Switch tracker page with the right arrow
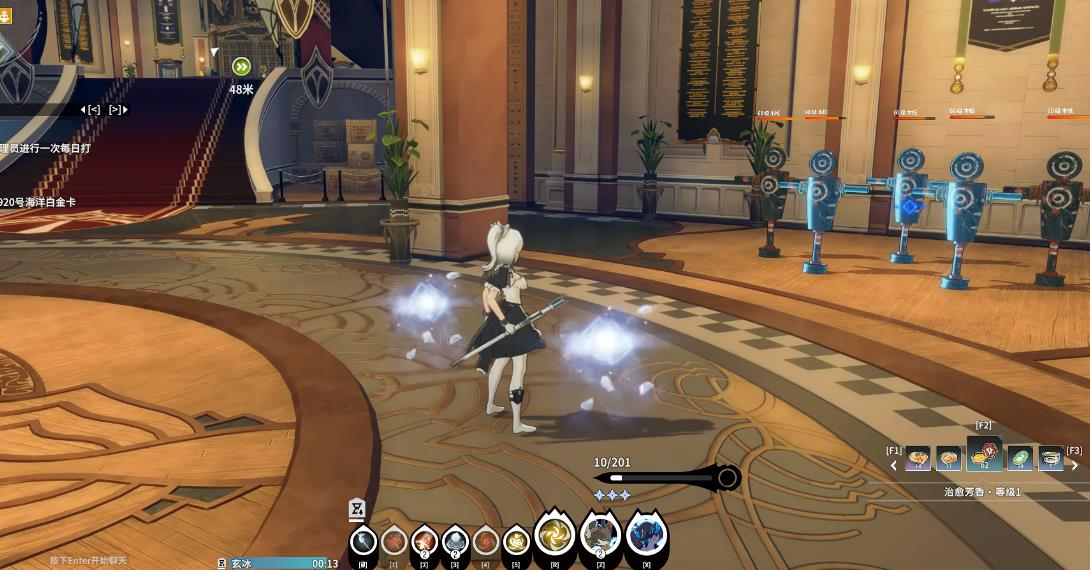The height and width of the screenshot is (570, 1090). click(118, 109)
